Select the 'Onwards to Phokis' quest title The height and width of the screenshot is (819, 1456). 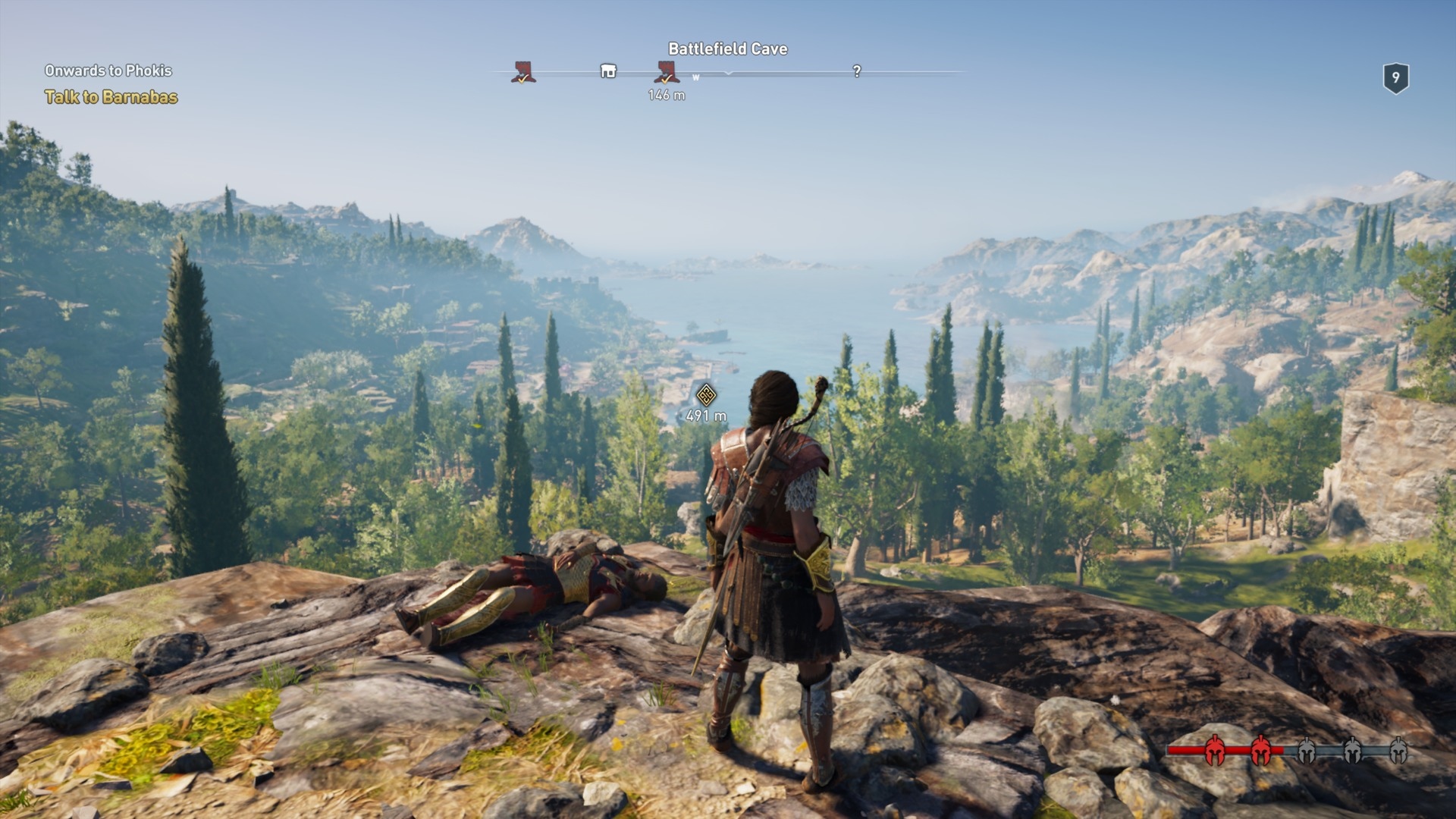108,71
